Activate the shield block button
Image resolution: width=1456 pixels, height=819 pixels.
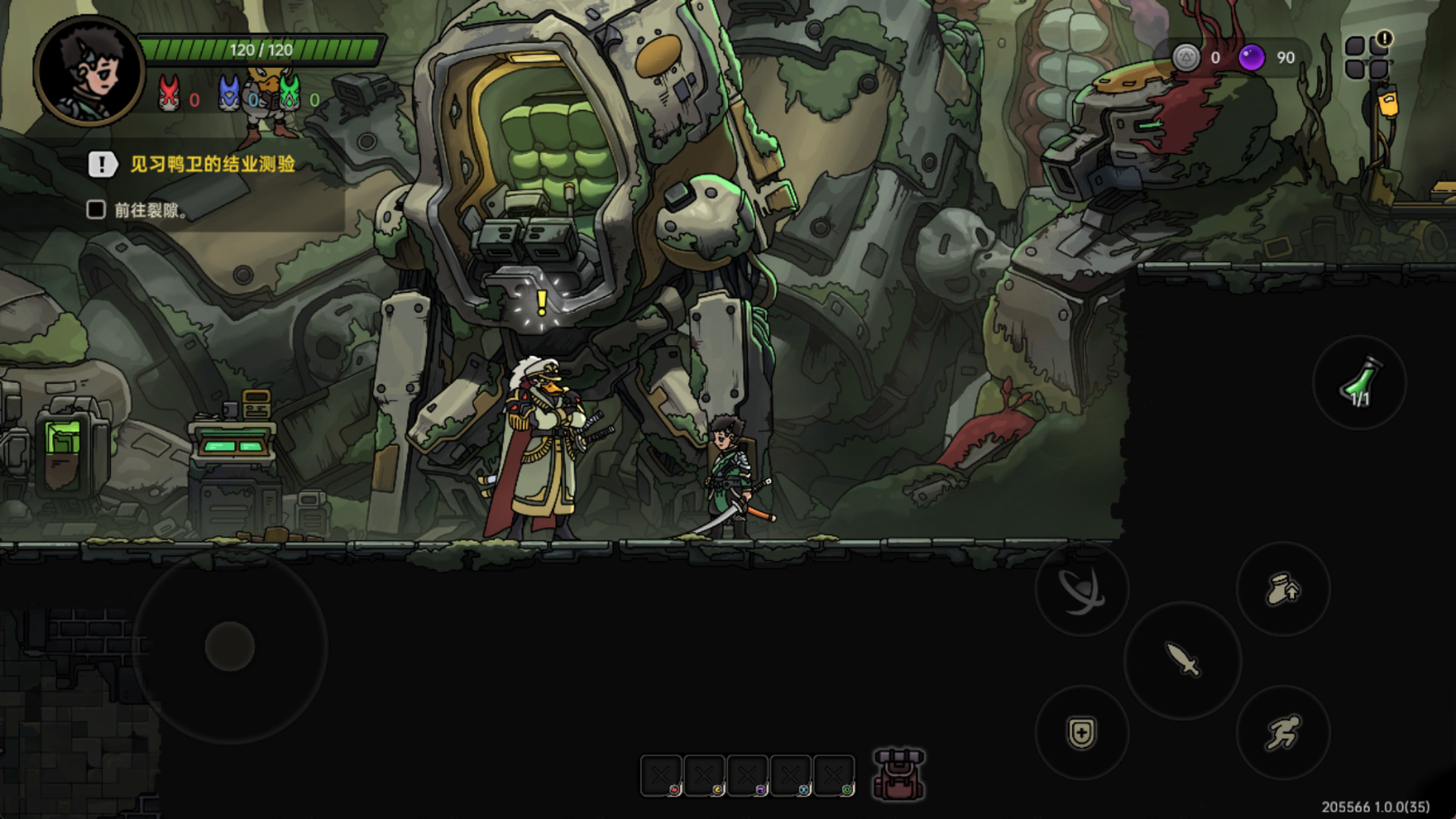[1081, 733]
